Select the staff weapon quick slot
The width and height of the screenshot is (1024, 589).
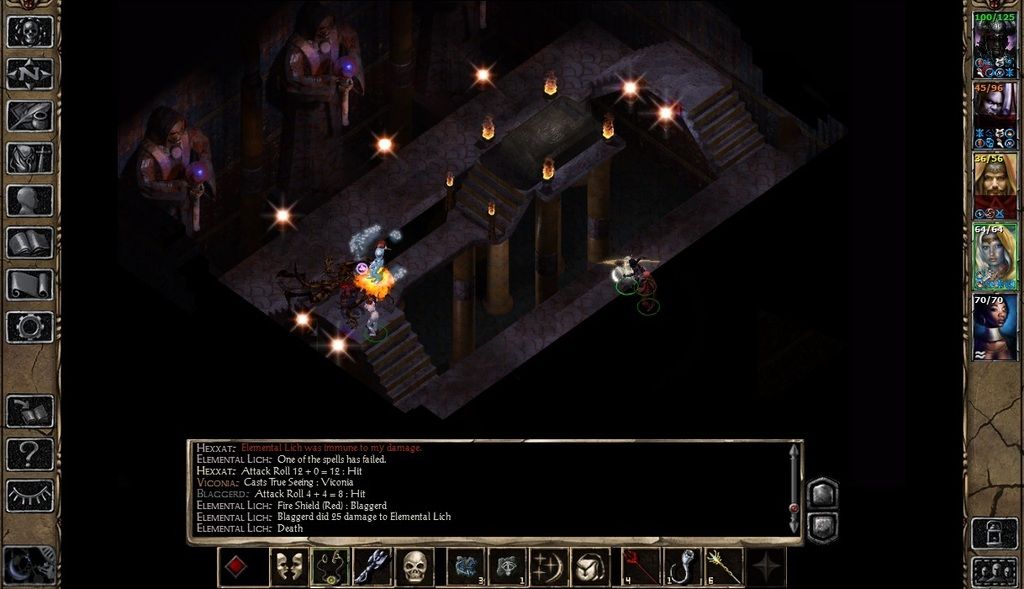[724, 567]
